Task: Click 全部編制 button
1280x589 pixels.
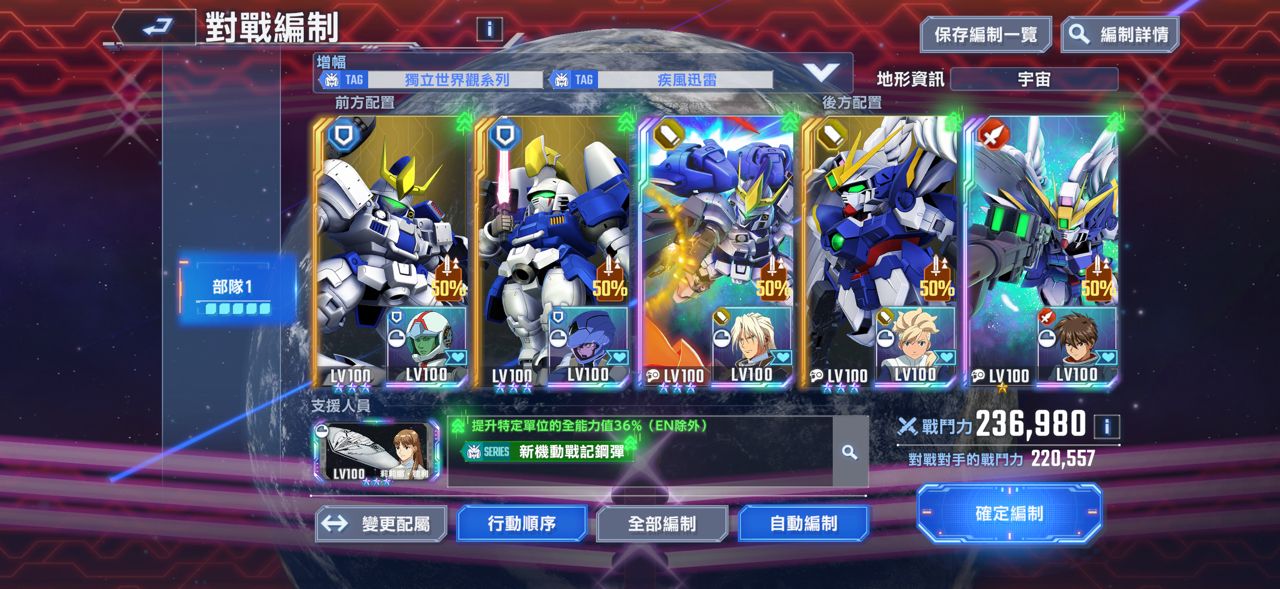Action: click(662, 523)
